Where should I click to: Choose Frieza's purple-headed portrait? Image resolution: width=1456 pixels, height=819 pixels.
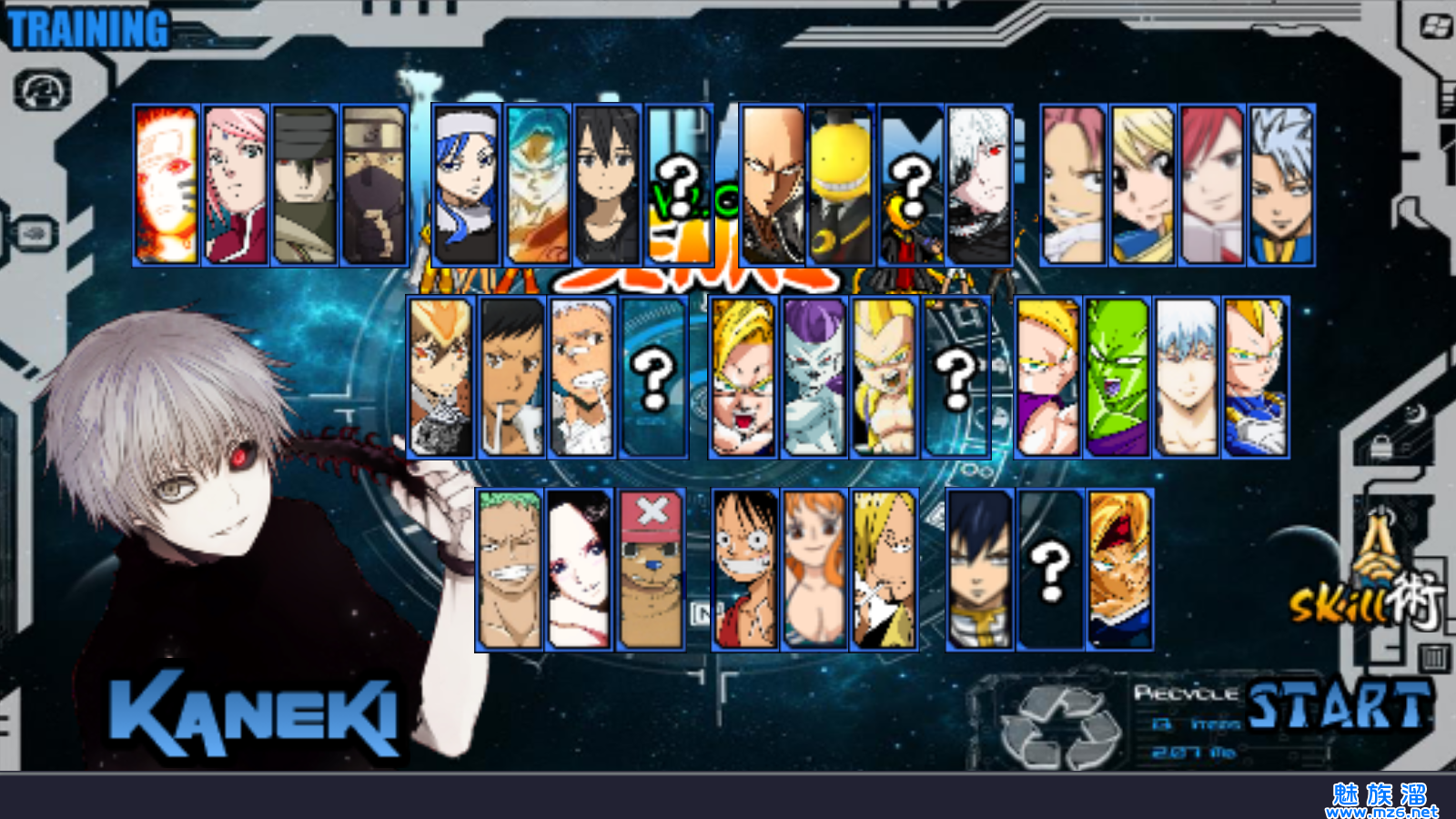(x=814, y=377)
